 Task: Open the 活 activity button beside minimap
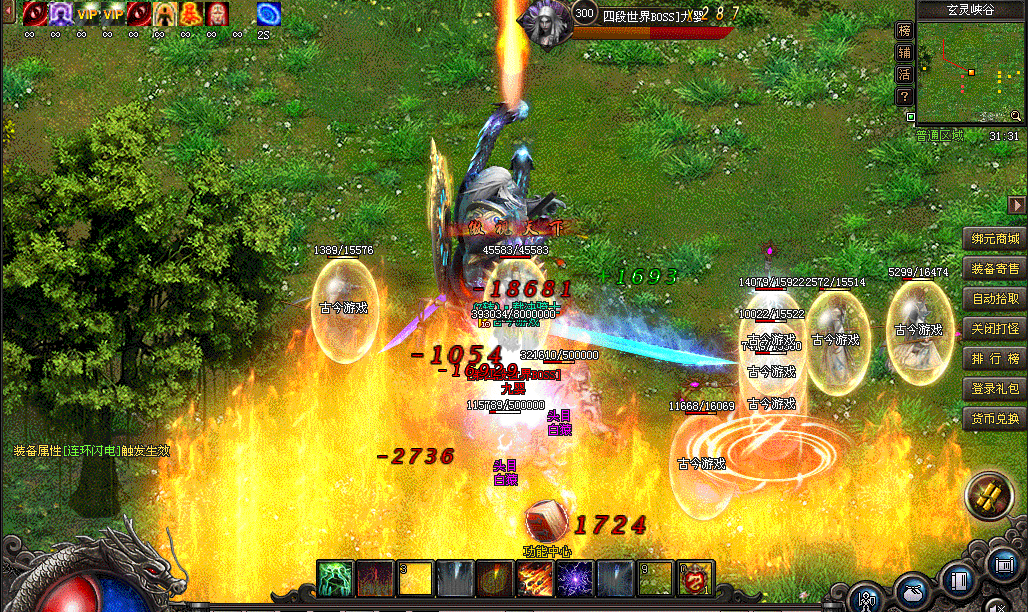[904, 75]
